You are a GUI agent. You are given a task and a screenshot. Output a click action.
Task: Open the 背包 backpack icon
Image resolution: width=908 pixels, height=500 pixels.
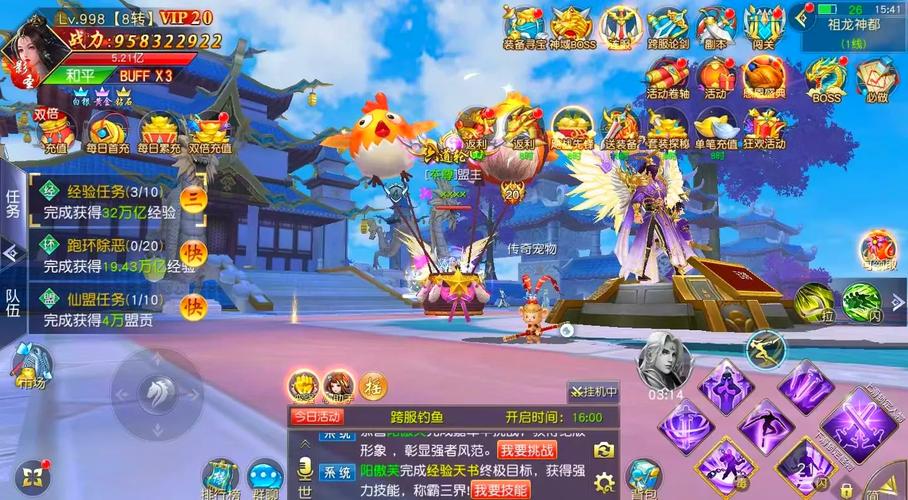pyautogui.click(x=643, y=477)
